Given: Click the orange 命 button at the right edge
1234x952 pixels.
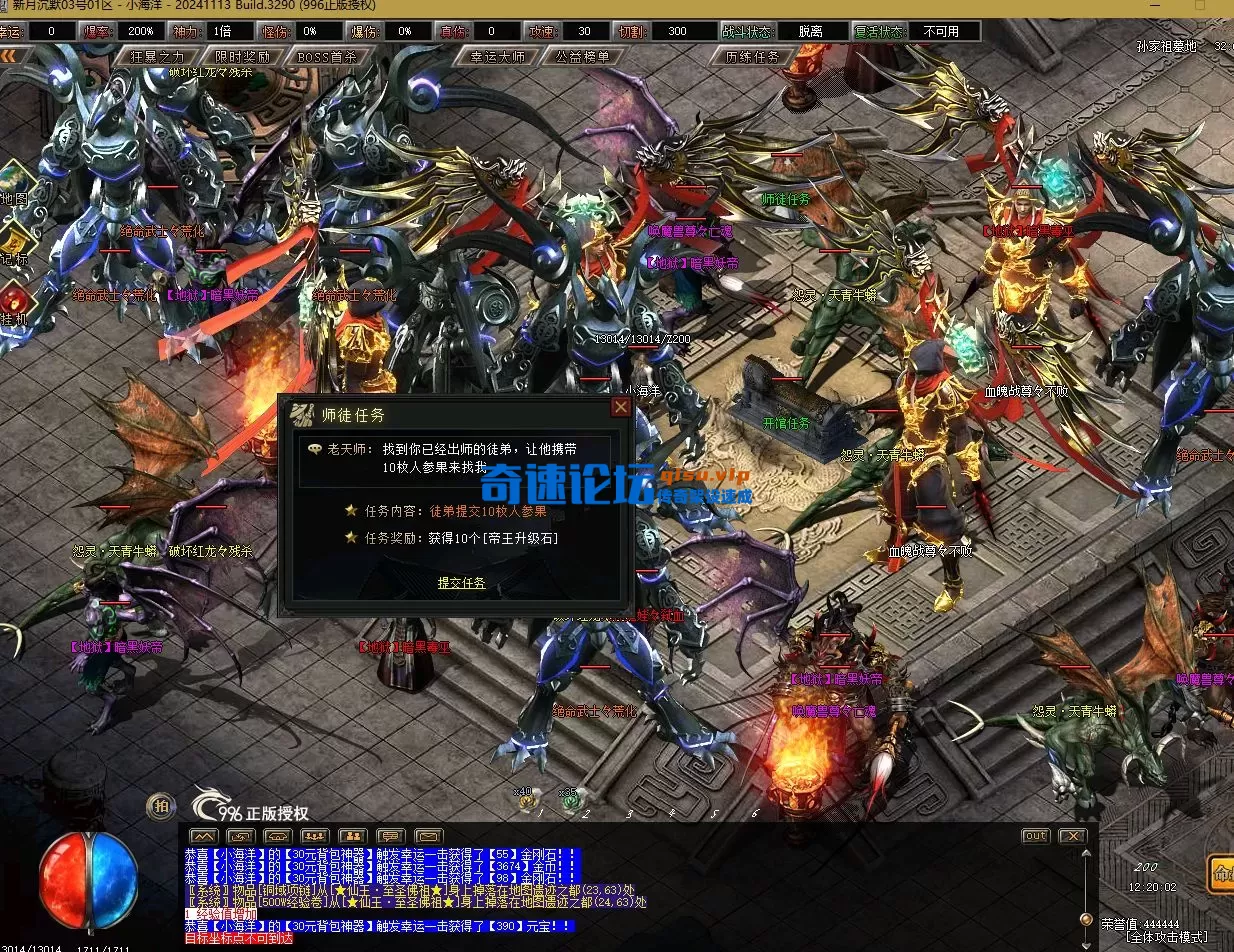Looking at the screenshot, I should tap(1220, 872).
